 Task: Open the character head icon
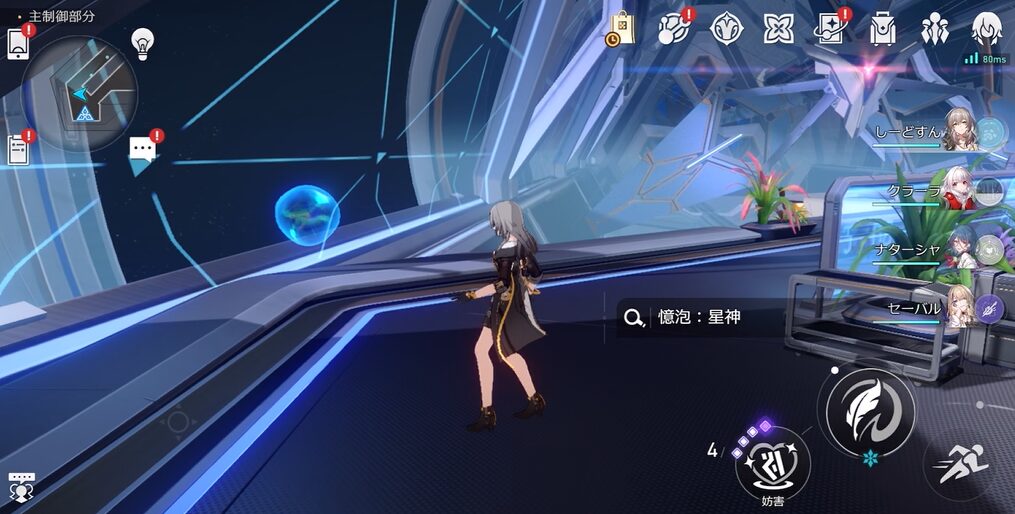pos(987,28)
